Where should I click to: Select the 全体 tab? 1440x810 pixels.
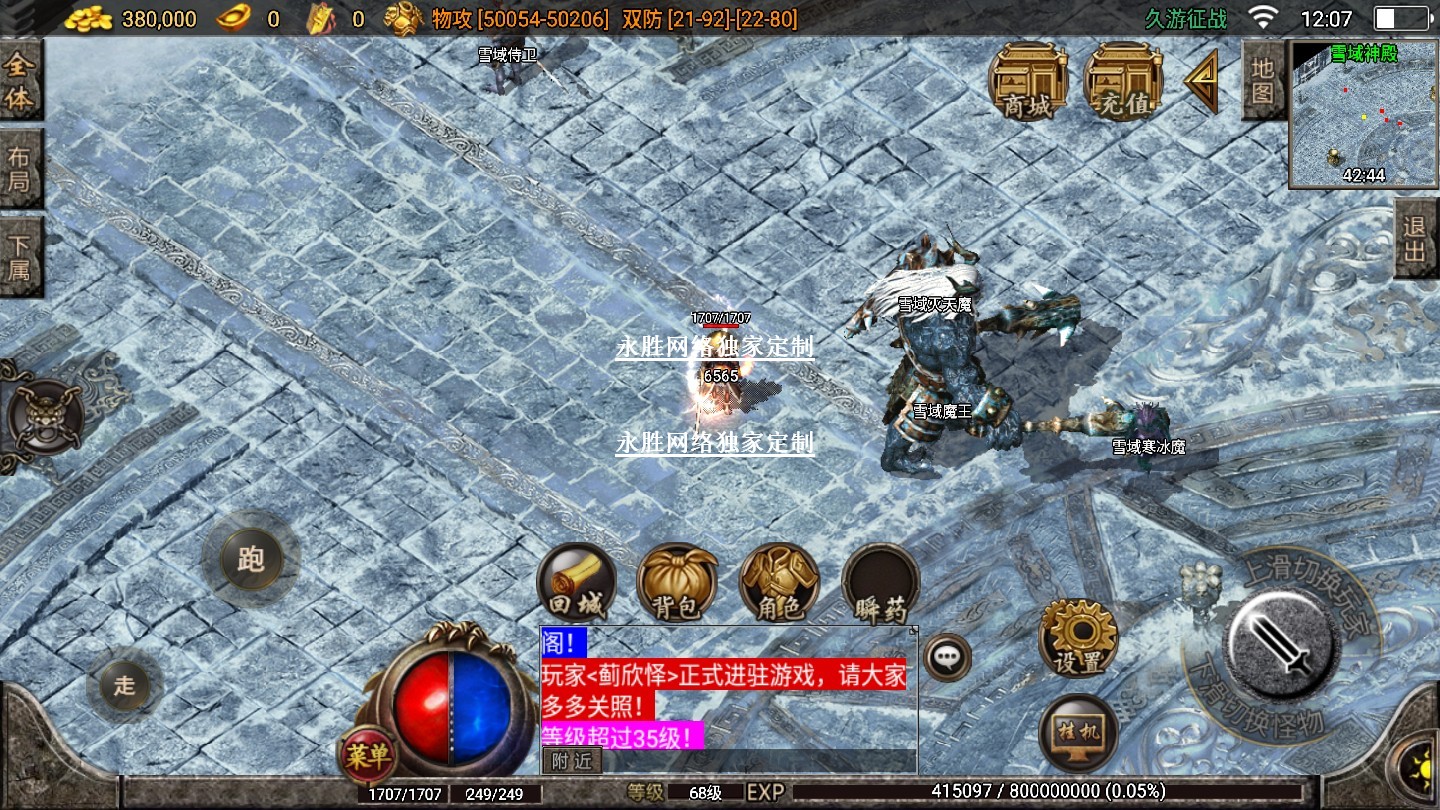click(20, 84)
